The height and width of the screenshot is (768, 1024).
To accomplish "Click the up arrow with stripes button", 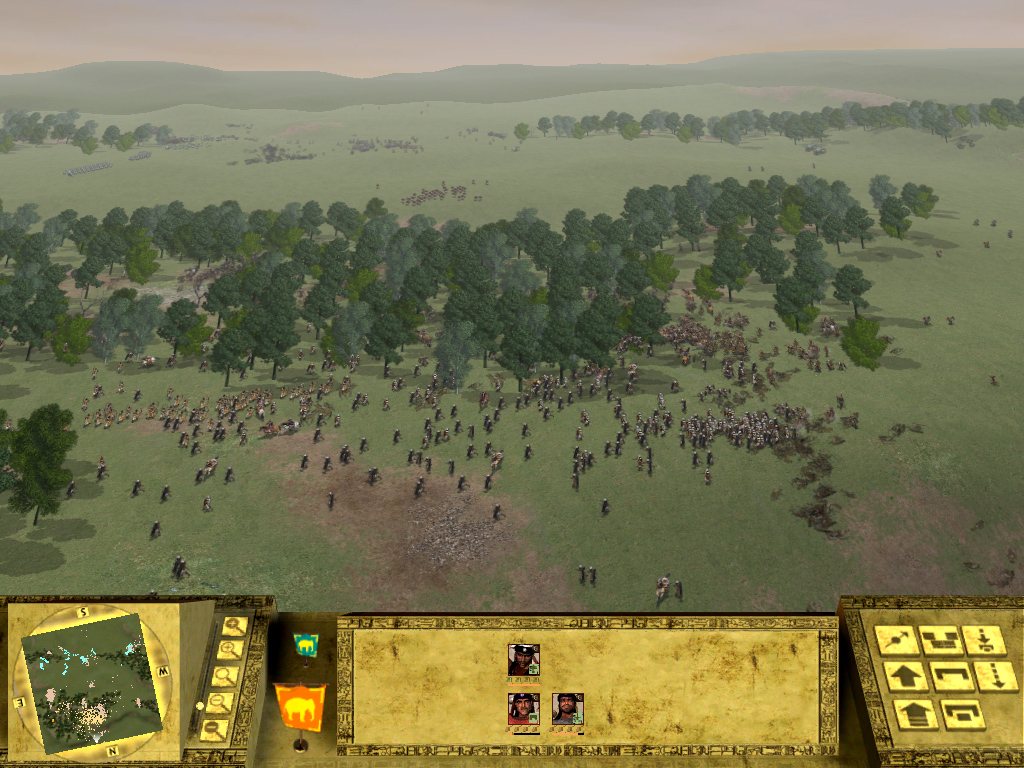I will pyautogui.click(x=916, y=714).
